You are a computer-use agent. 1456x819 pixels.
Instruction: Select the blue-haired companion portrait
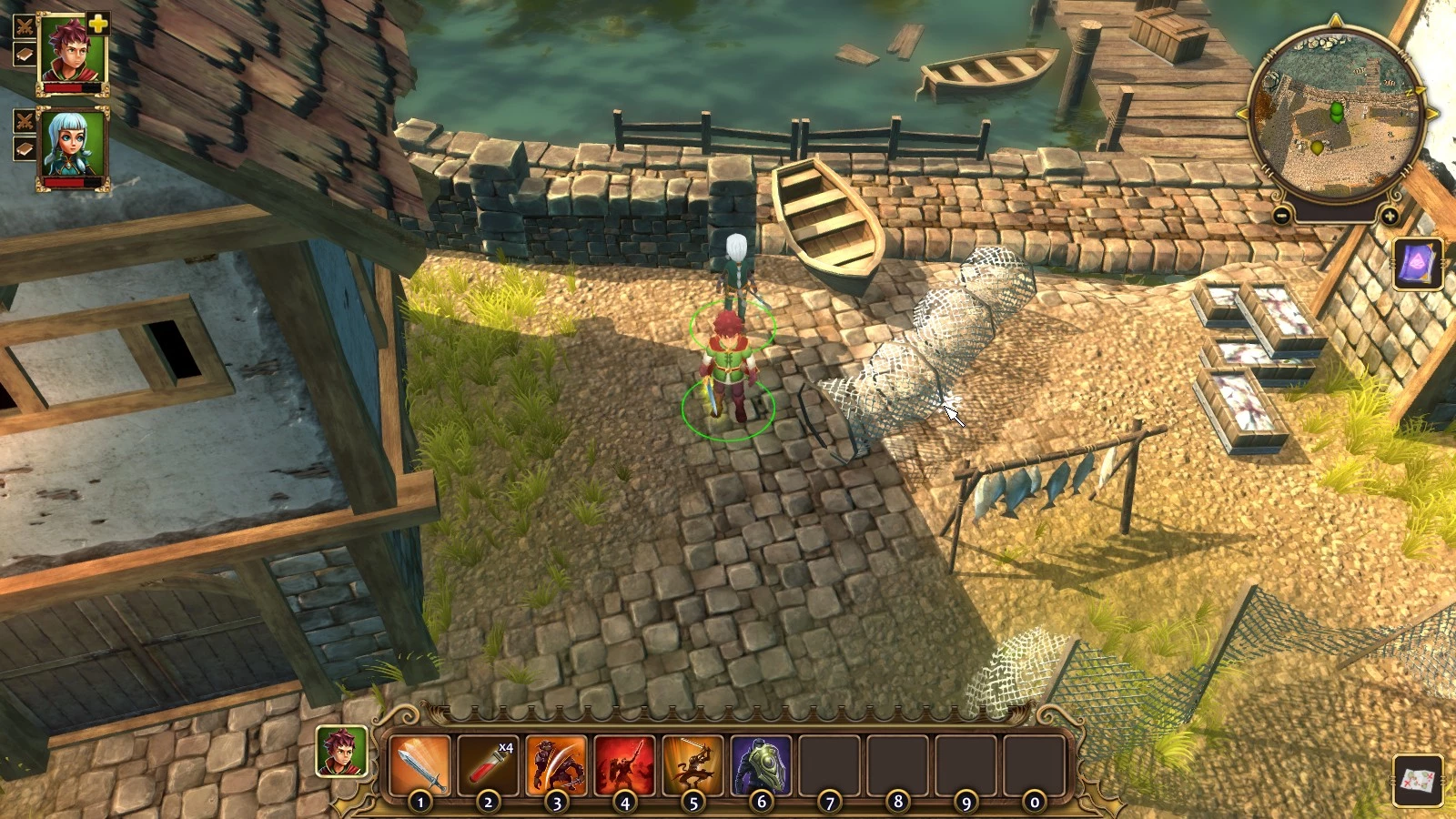click(x=73, y=146)
